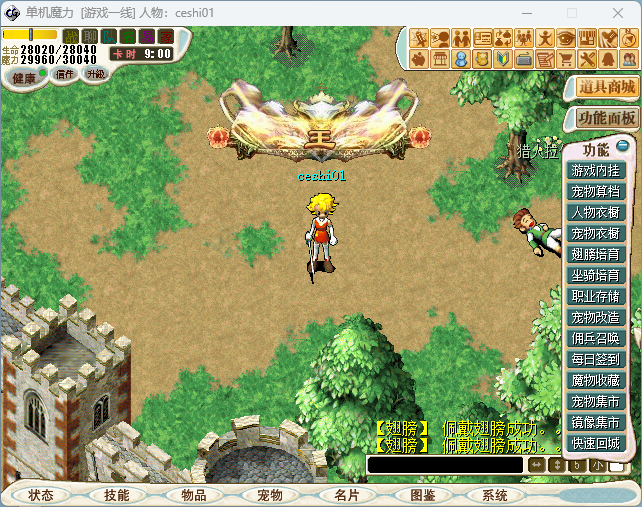Close the game window
Viewport: 642px width, 507px height.
618,13
